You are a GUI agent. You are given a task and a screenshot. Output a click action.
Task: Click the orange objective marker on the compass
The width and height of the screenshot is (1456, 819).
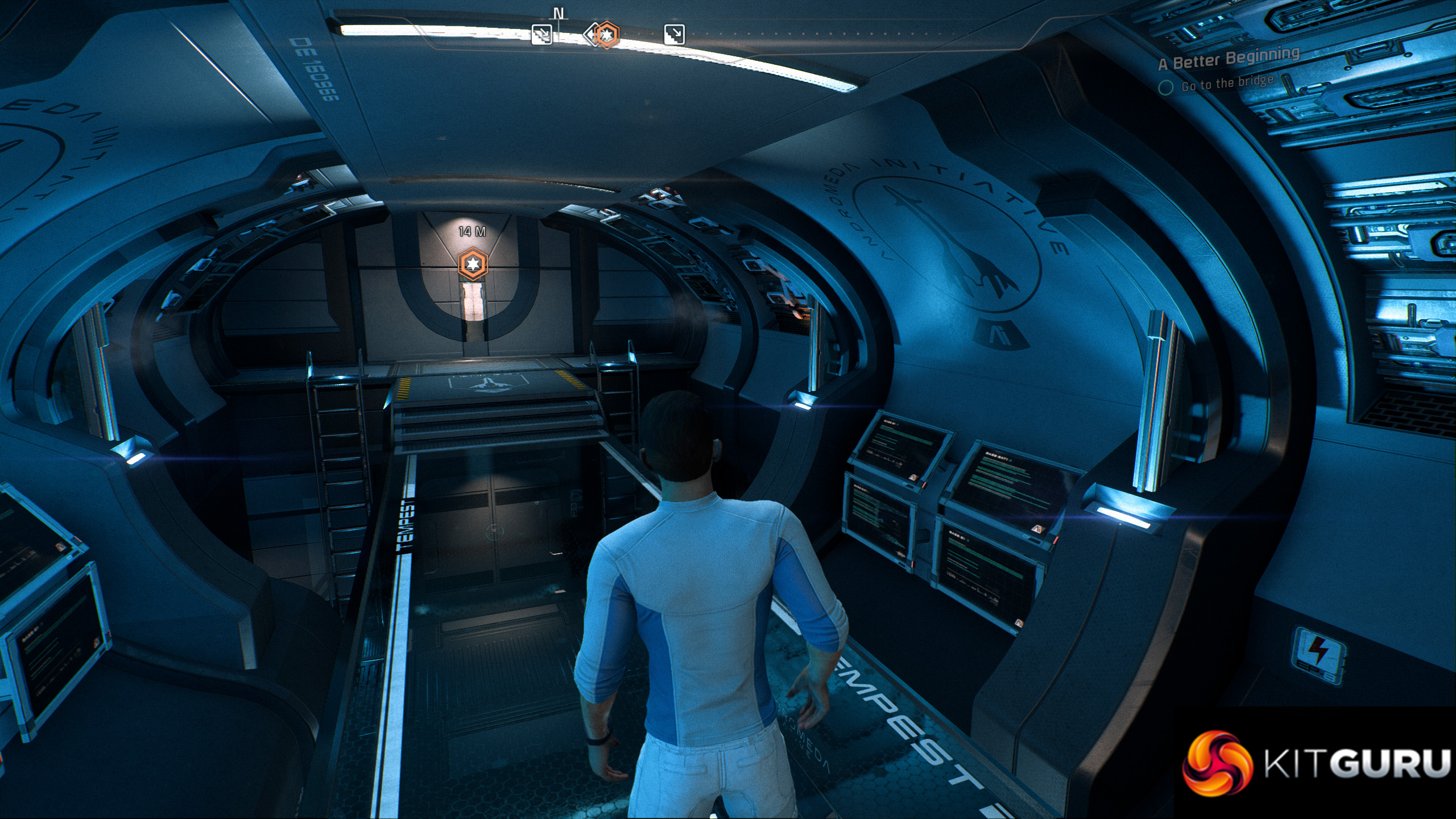[607, 35]
